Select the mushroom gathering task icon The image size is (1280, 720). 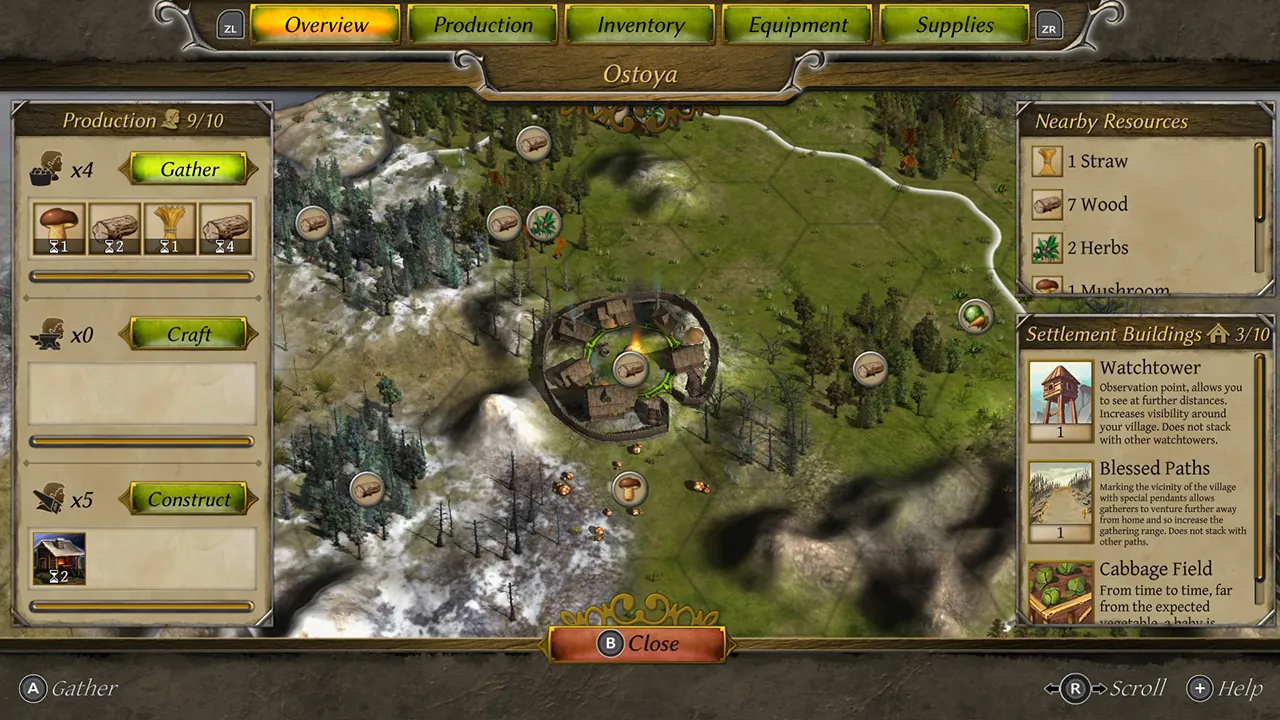pyautogui.click(x=59, y=228)
